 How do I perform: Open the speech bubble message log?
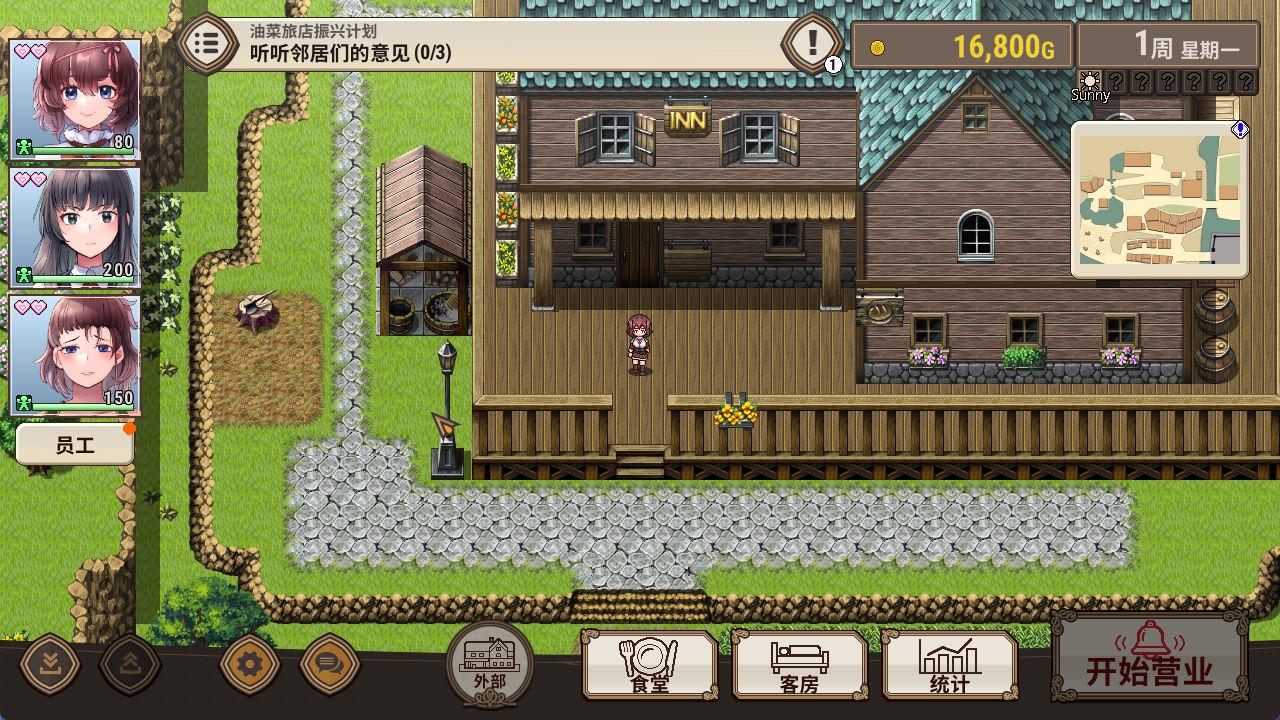pyautogui.click(x=329, y=662)
